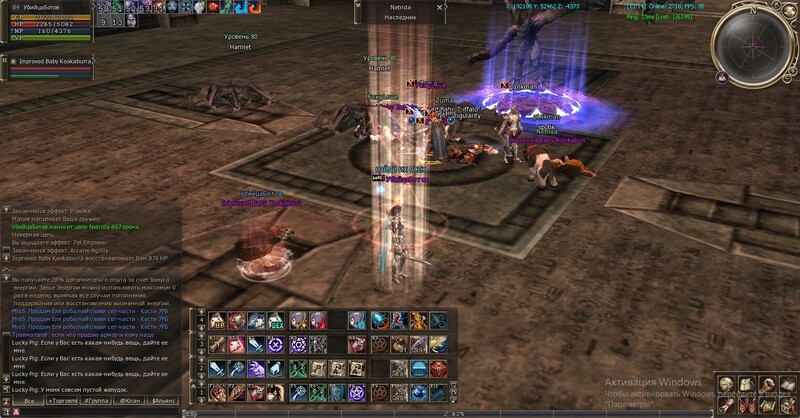Open the inventory bag icon
The image size is (800, 418).
743,385
